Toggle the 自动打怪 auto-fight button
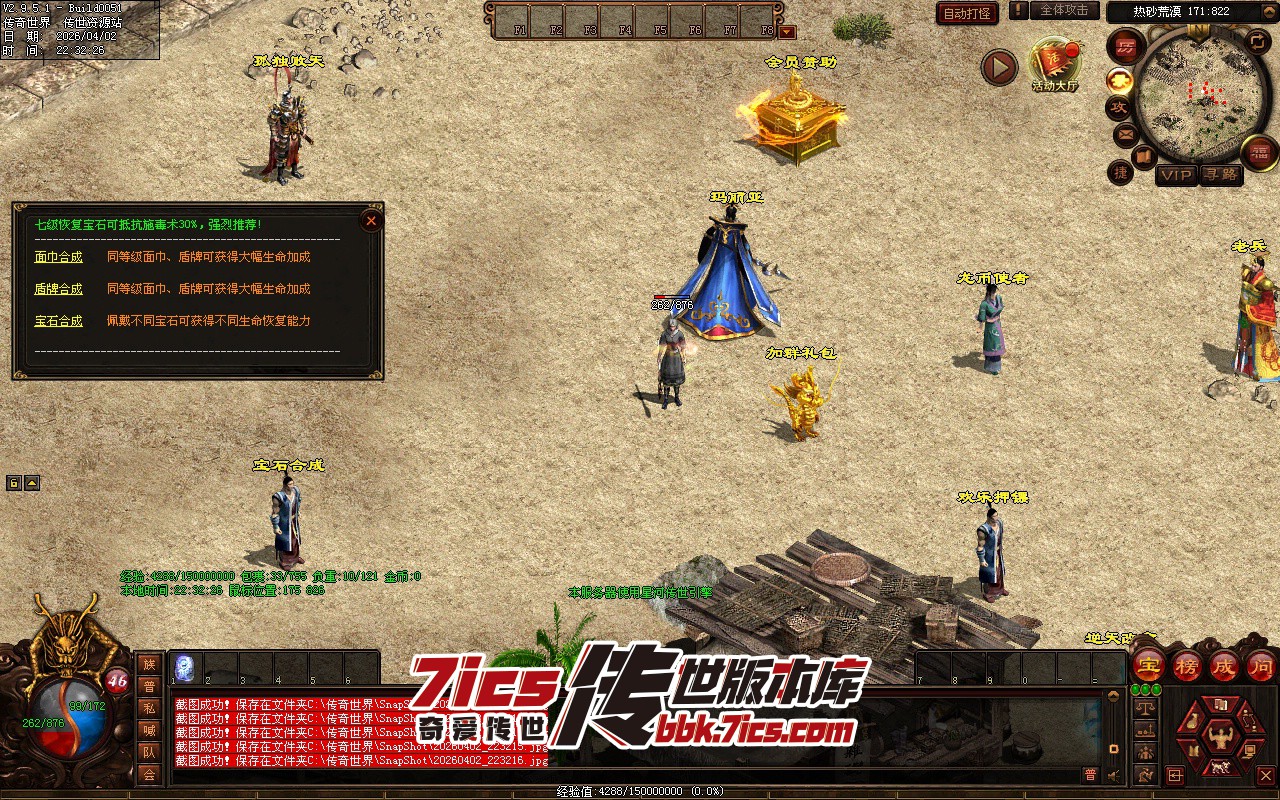Viewport: 1280px width, 800px height. (967, 13)
